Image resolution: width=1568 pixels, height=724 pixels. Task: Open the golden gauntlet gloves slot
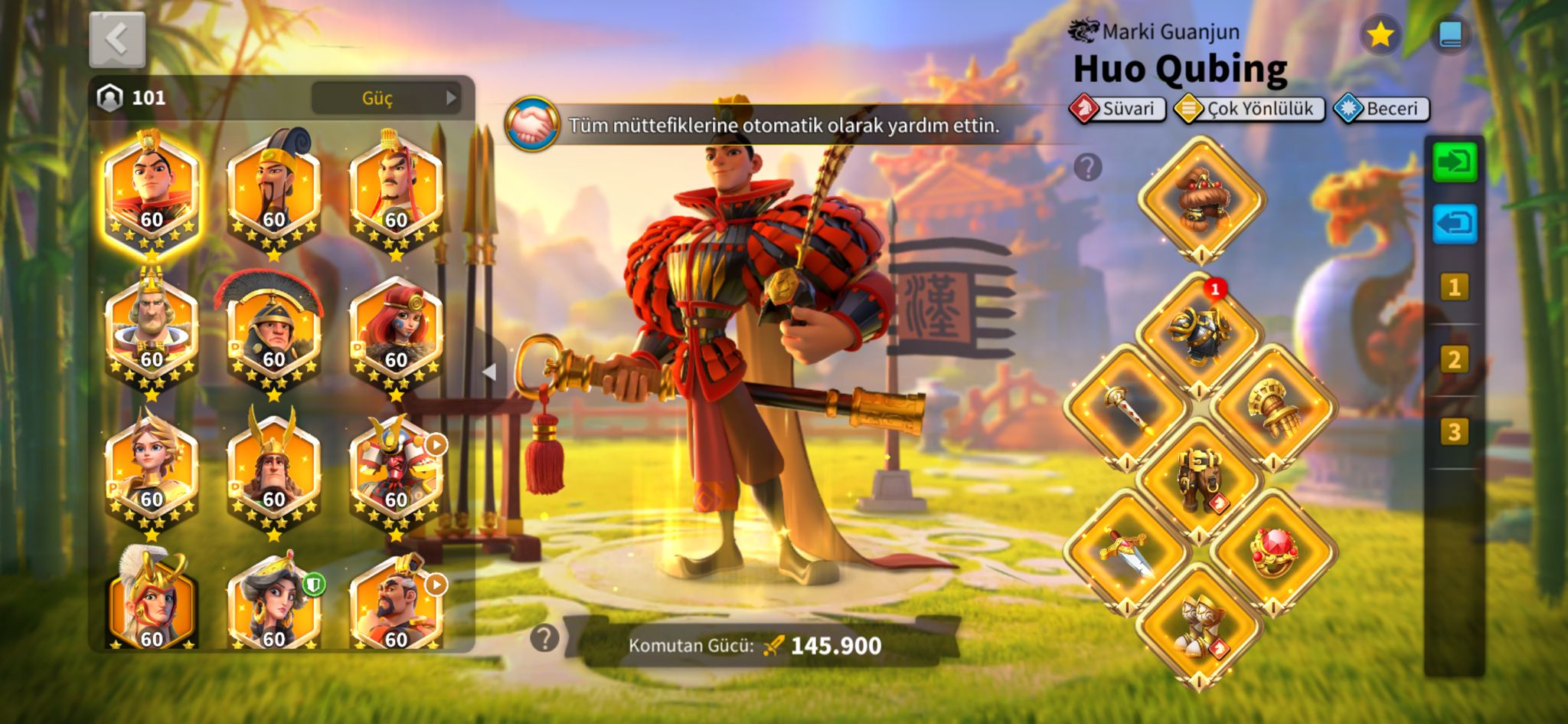1273,406
